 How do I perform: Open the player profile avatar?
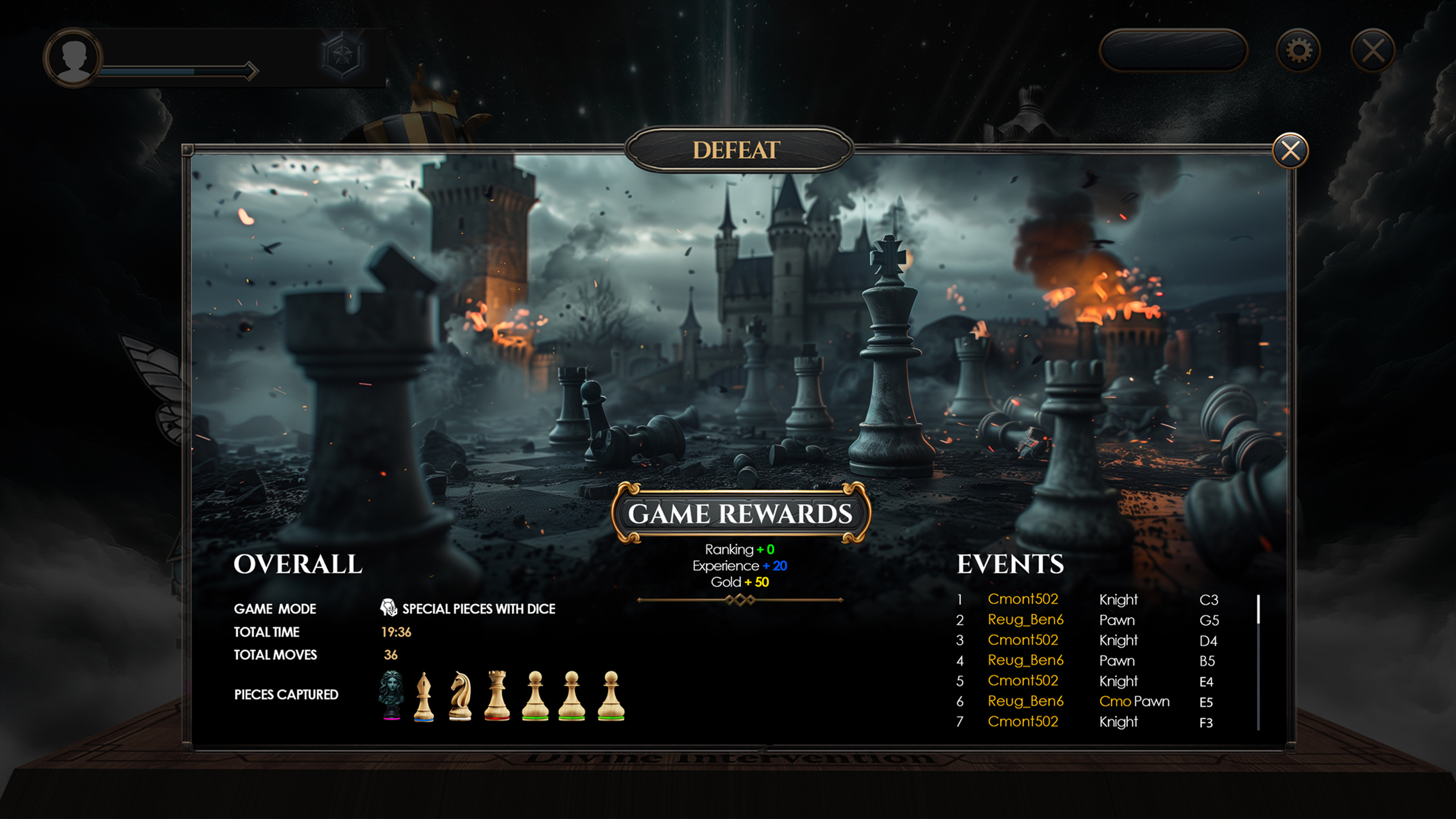(73, 57)
